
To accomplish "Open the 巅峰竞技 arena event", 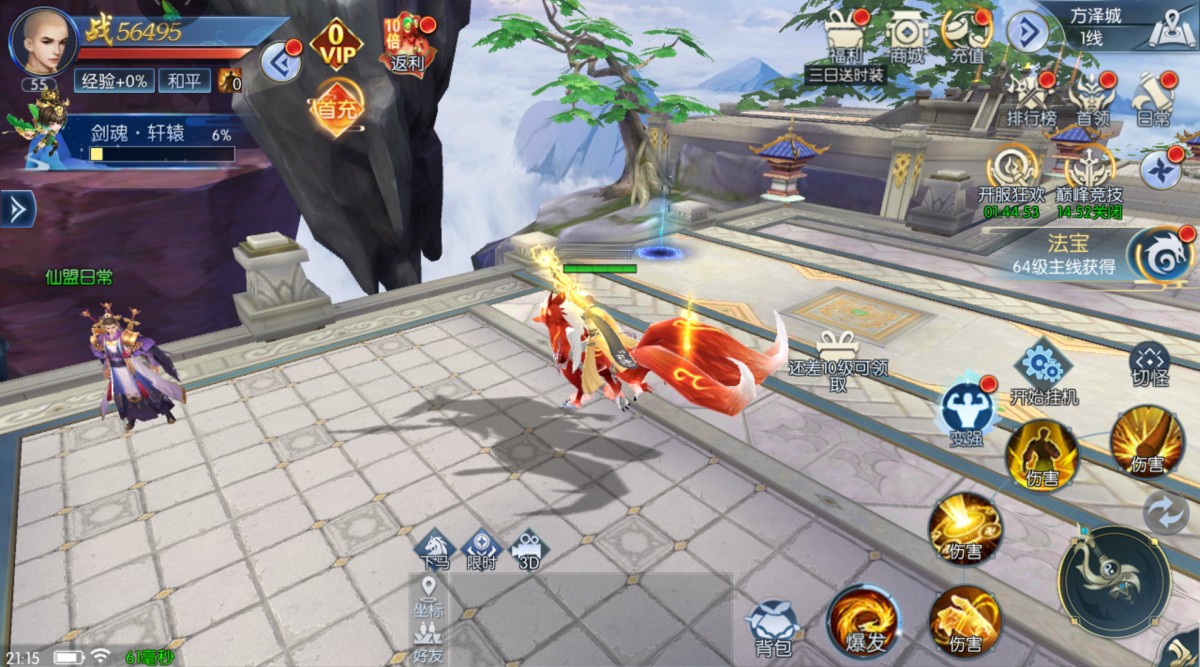I will coord(1092,172).
